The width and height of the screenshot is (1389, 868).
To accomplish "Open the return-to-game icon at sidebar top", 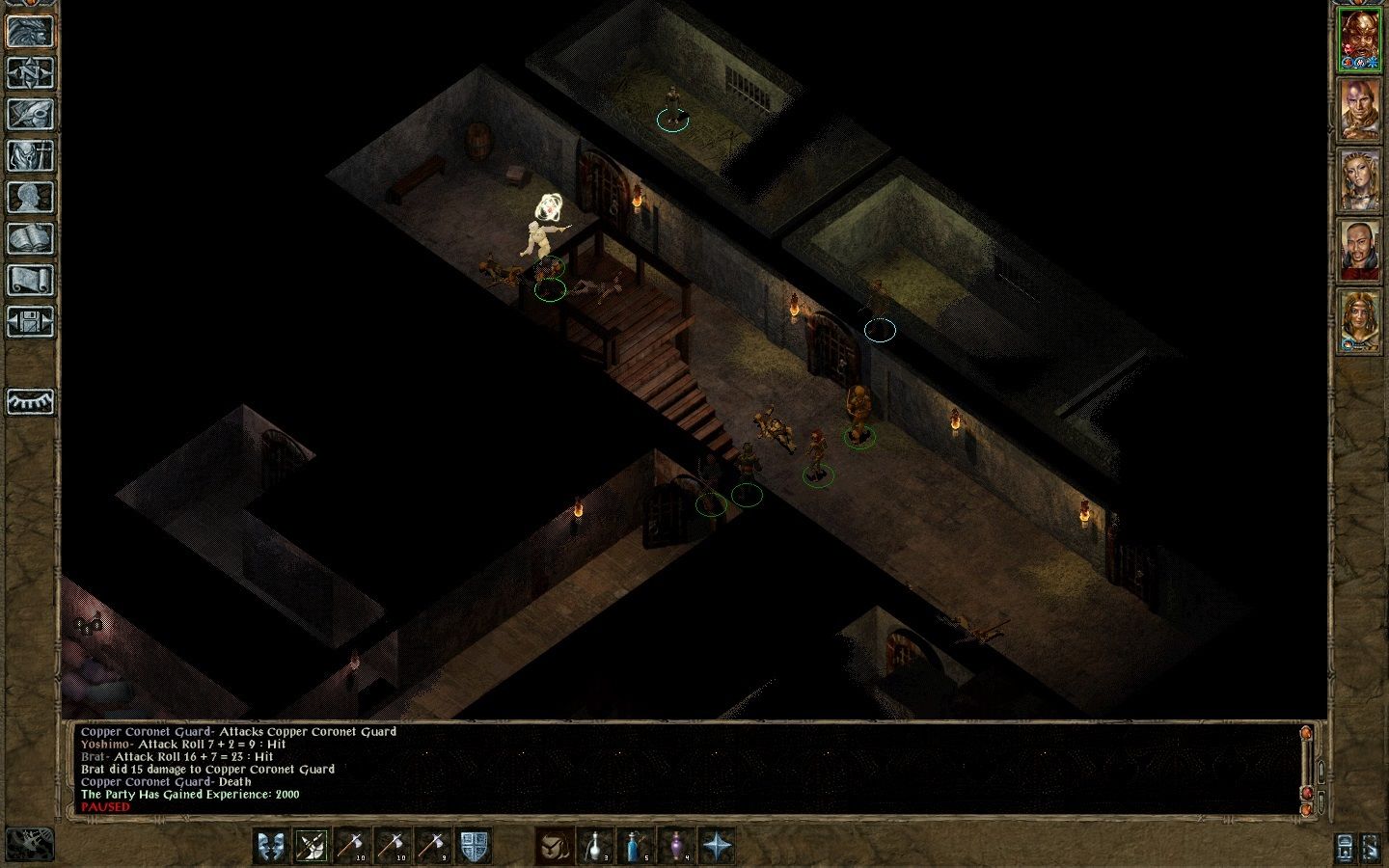I will click(32, 32).
